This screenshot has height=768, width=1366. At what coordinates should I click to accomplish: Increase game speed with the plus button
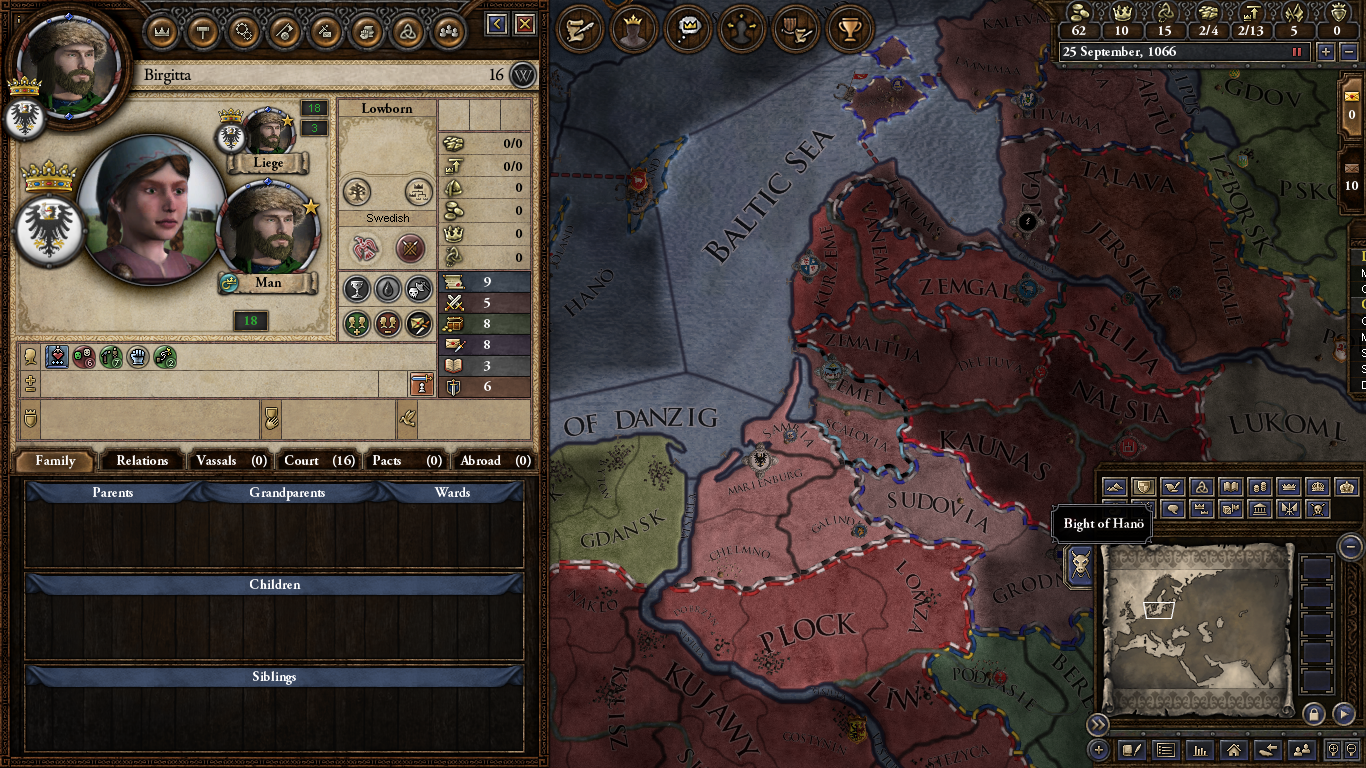point(1326,52)
